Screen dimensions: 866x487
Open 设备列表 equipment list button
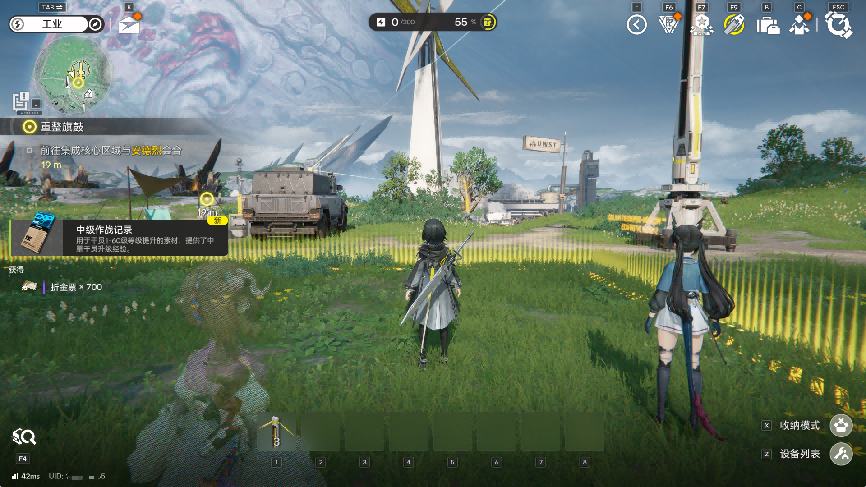pos(841,454)
